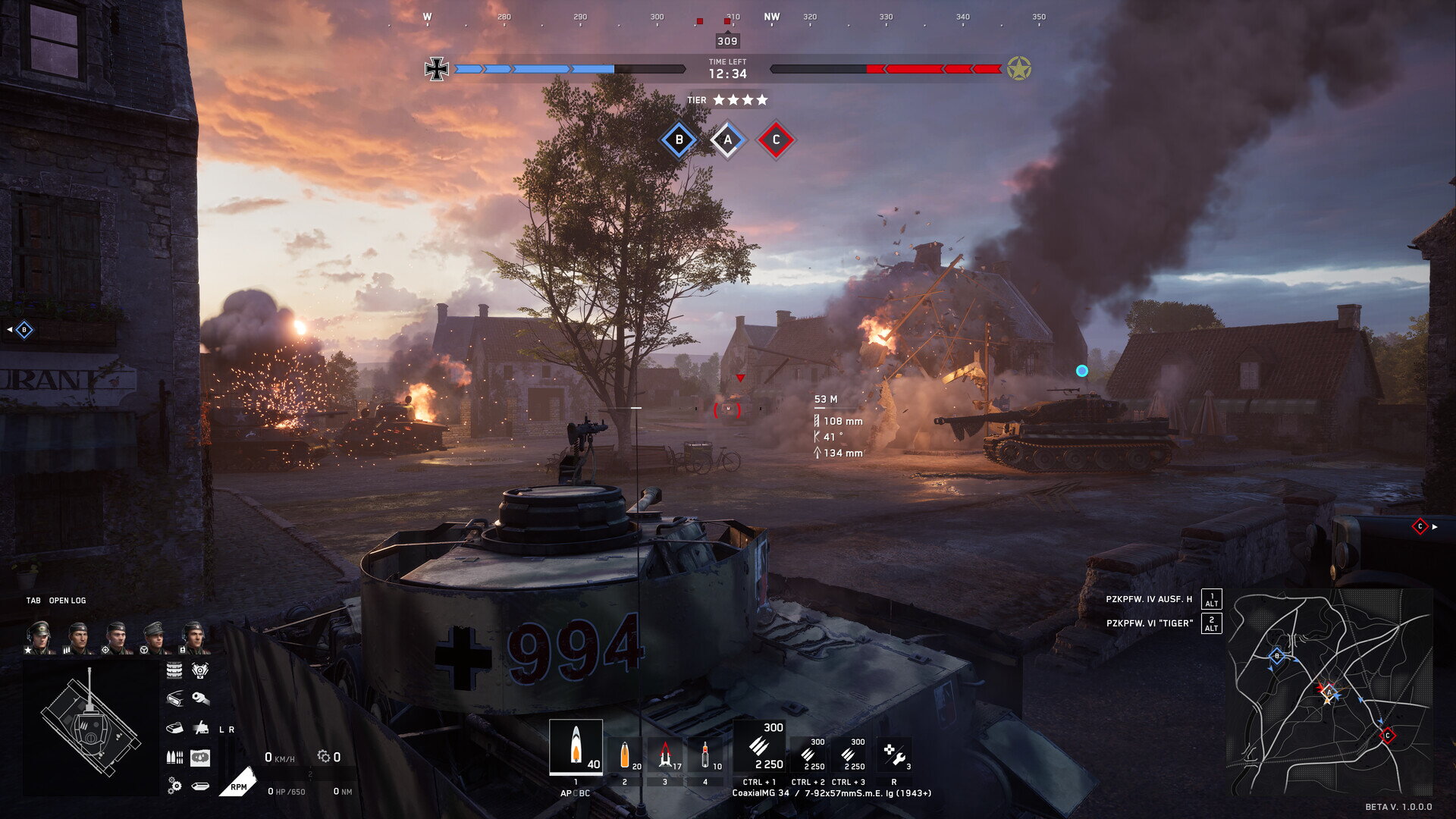Select the commander crew portrait with star
The height and width of the screenshot is (819, 1456).
[39, 637]
